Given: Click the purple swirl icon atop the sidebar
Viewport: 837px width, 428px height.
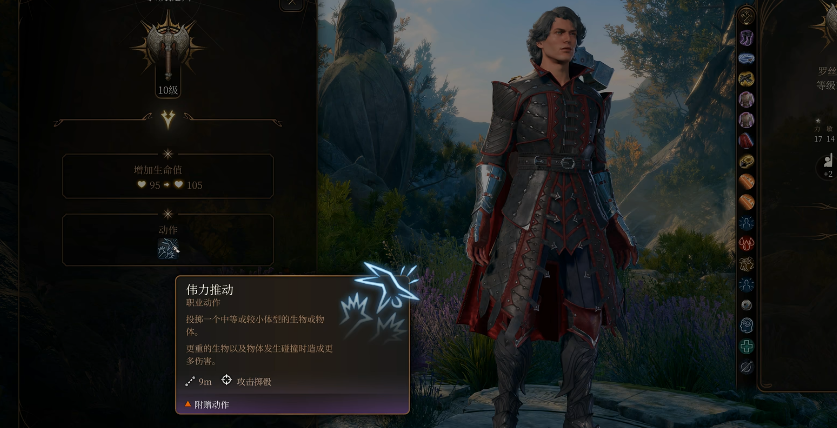Looking at the screenshot, I should (x=746, y=38).
